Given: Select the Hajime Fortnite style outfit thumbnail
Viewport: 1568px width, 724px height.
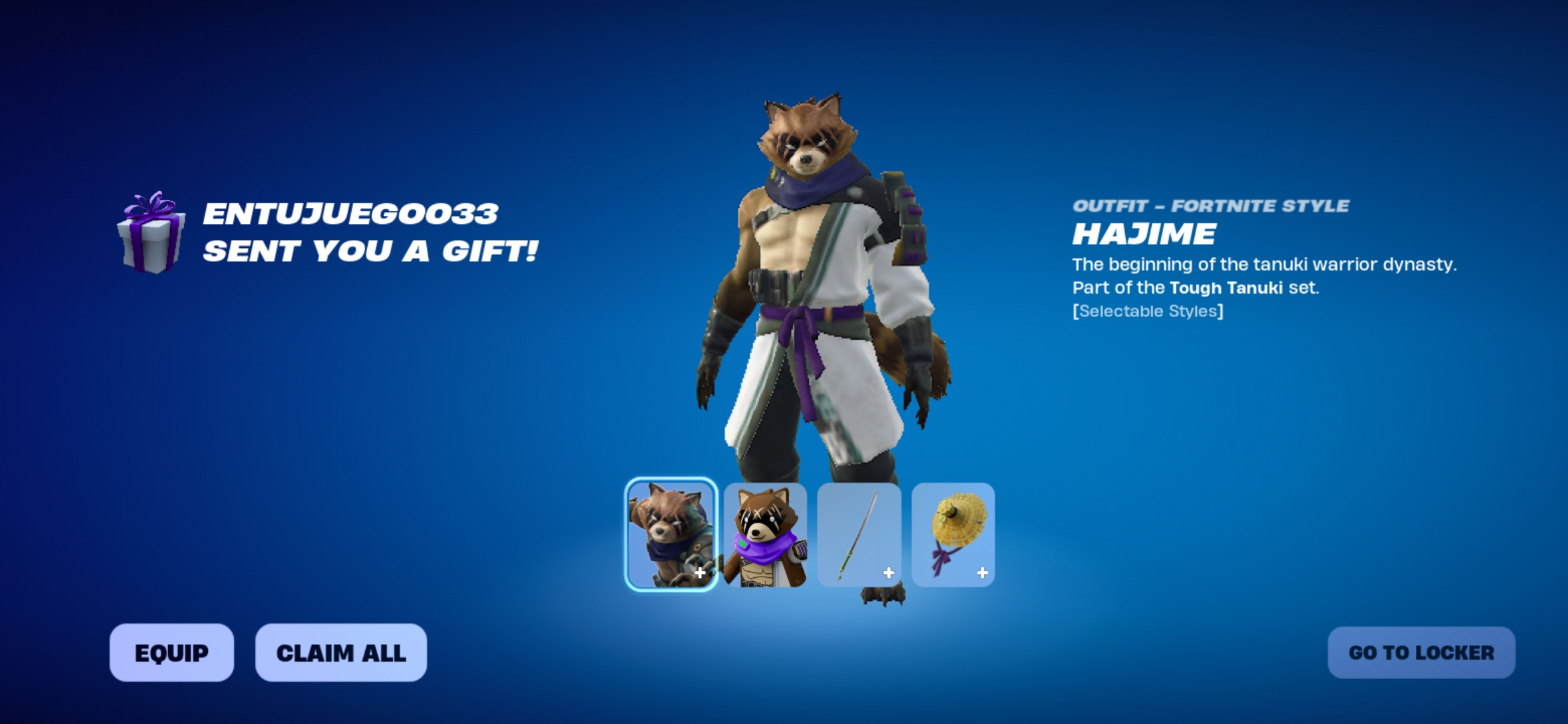Looking at the screenshot, I should (671, 534).
